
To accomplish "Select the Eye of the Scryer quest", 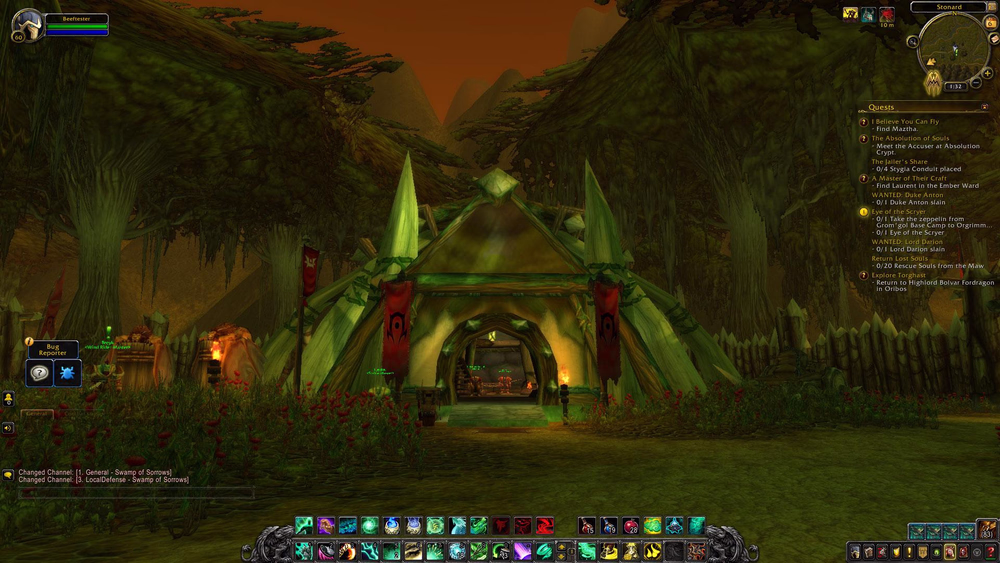I will [x=898, y=212].
